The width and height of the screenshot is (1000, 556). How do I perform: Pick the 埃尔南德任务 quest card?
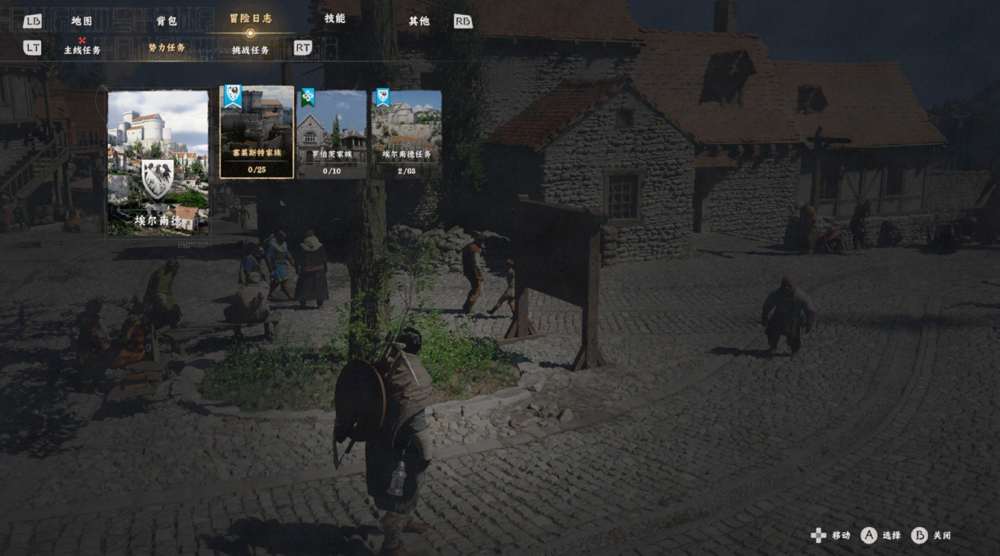click(407, 133)
